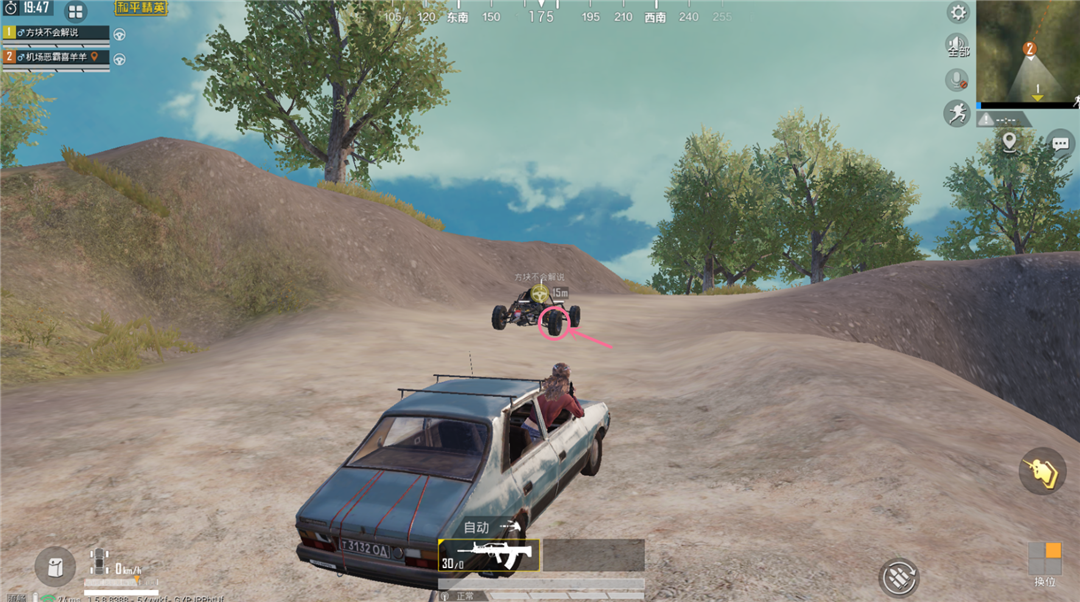Tap the bullets reload button
The height and width of the screenshot is (602, 1080).
tap(899, 577)
